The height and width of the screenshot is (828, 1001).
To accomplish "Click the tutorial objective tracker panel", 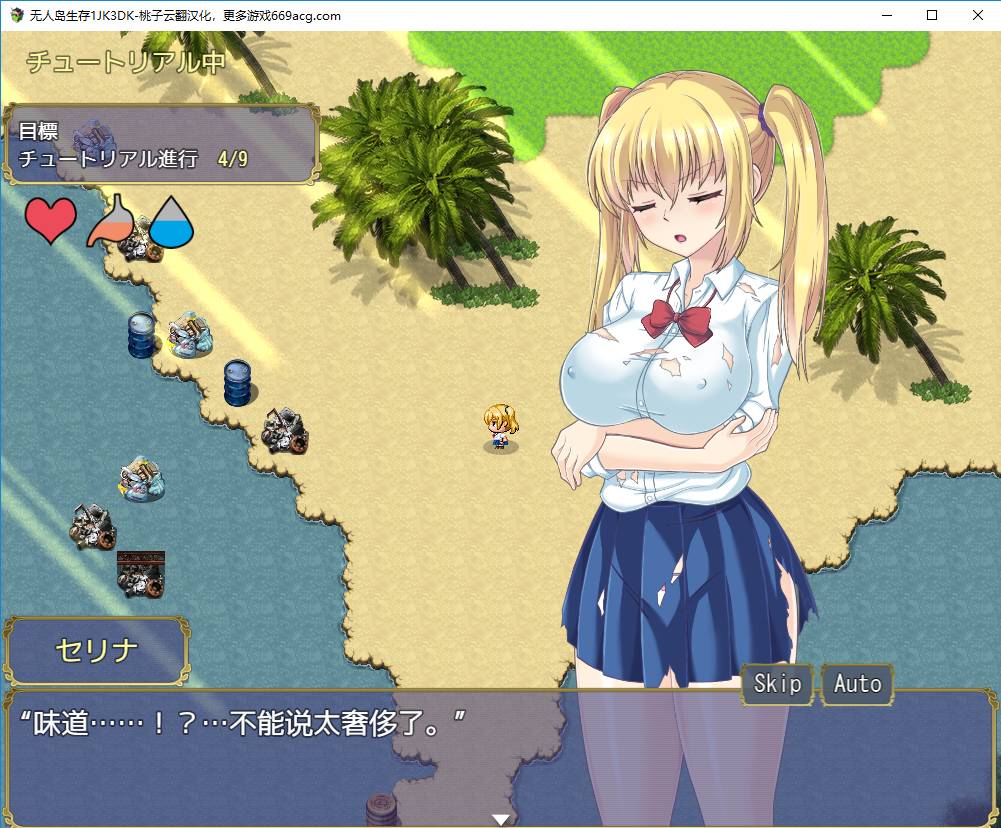I will pos(160,145).
